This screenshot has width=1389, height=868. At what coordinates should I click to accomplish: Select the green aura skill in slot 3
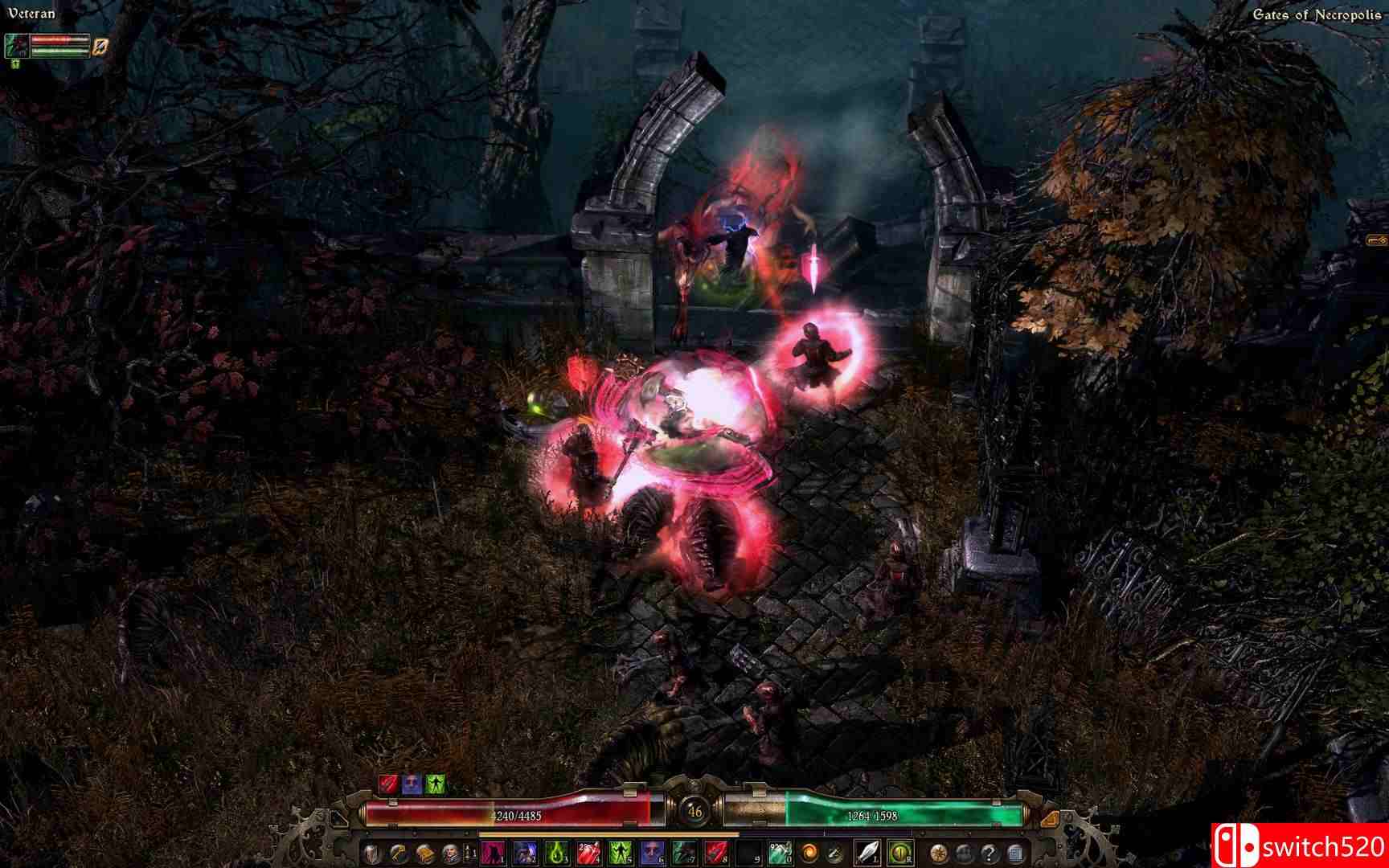(x=558, y=854)
